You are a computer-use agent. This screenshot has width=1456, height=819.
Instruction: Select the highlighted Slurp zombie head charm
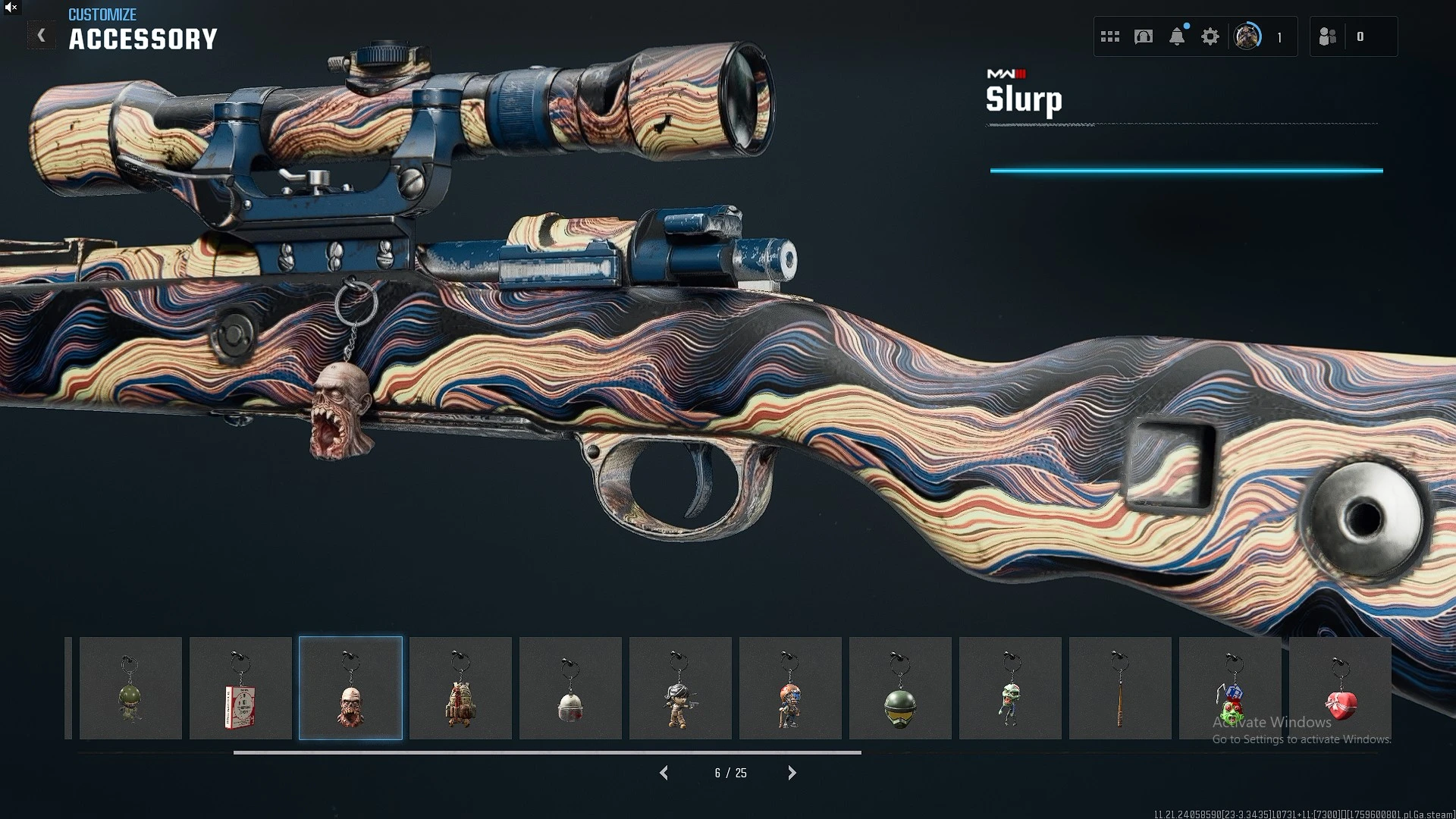coord(350,689)
